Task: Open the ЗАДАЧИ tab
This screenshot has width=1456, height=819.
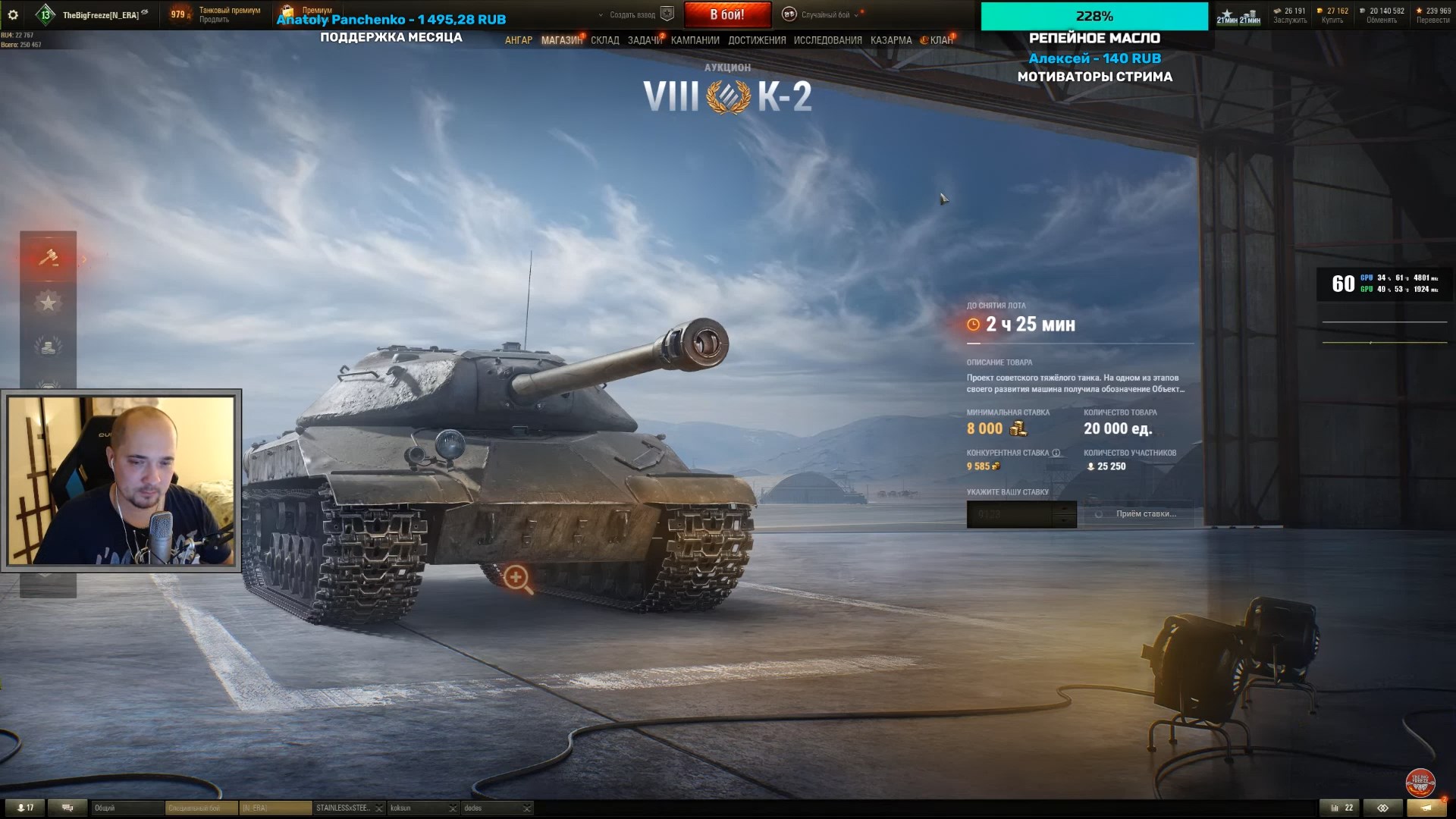Action: (x=645, y=40)
